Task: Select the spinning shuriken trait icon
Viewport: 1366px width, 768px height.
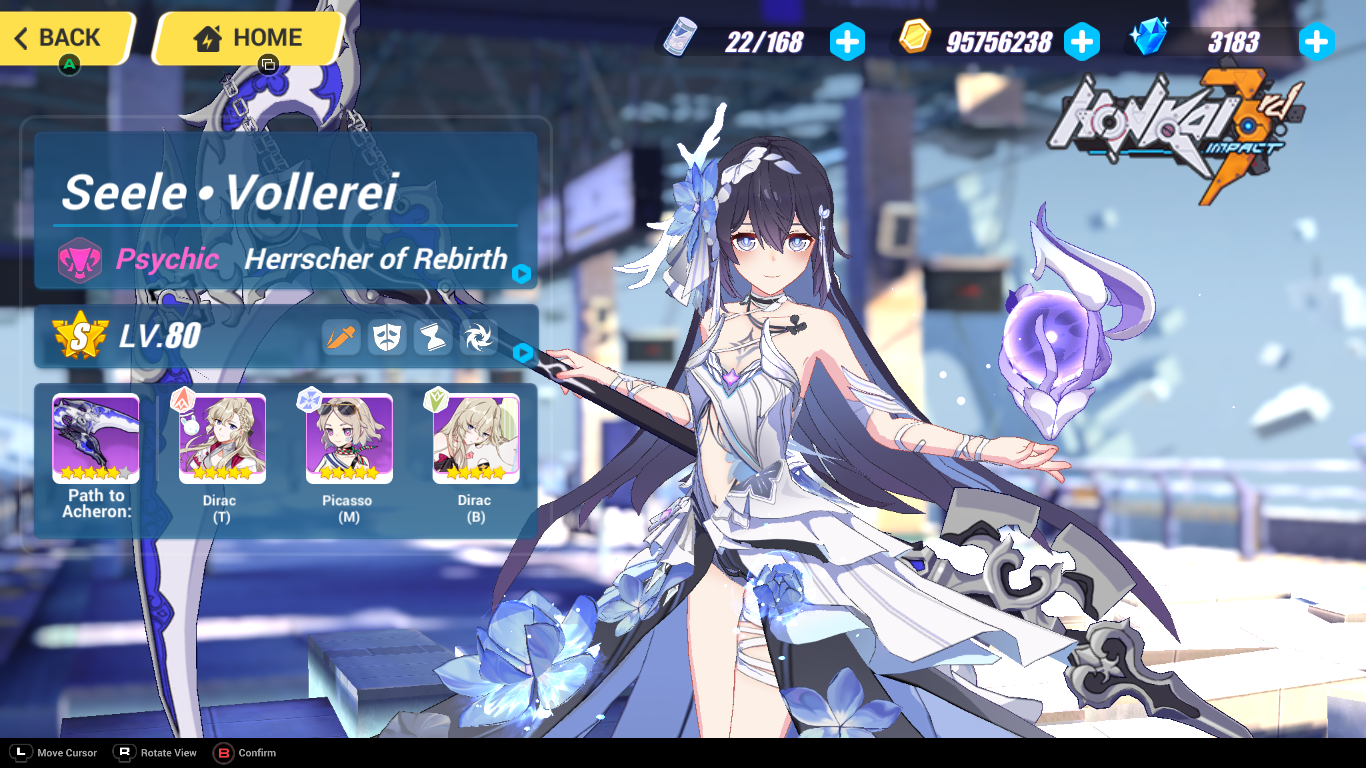Action: coord(478,337)
